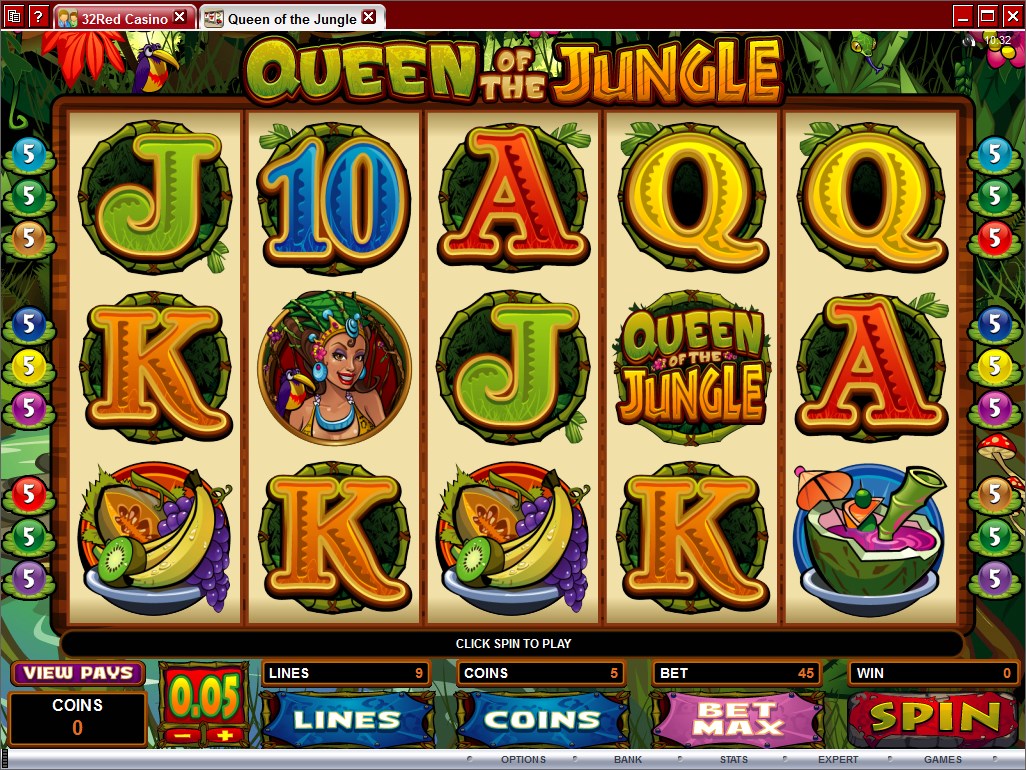Open the help question mark button

tap(37, 16)
